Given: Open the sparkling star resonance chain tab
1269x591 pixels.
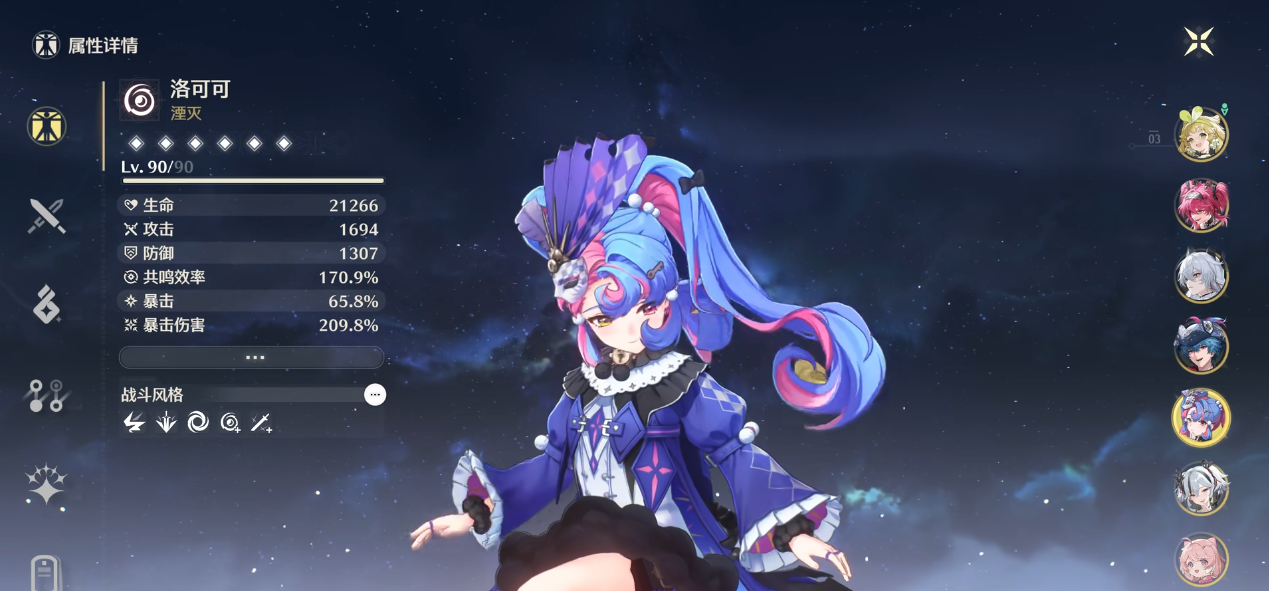Looking at the screenshot, I should [x=46, y=486].
